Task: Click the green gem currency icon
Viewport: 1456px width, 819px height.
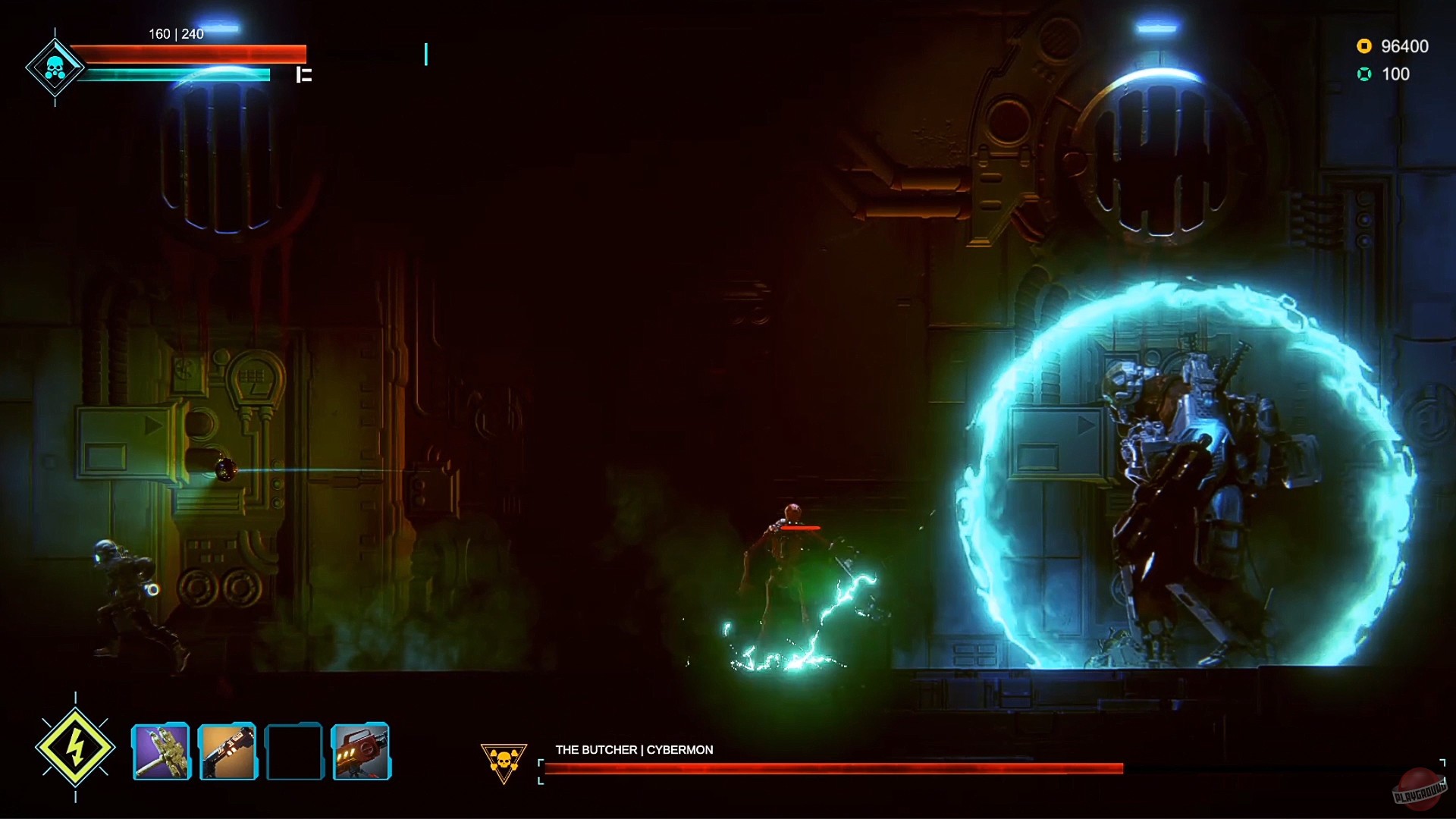Action: 1364,74
